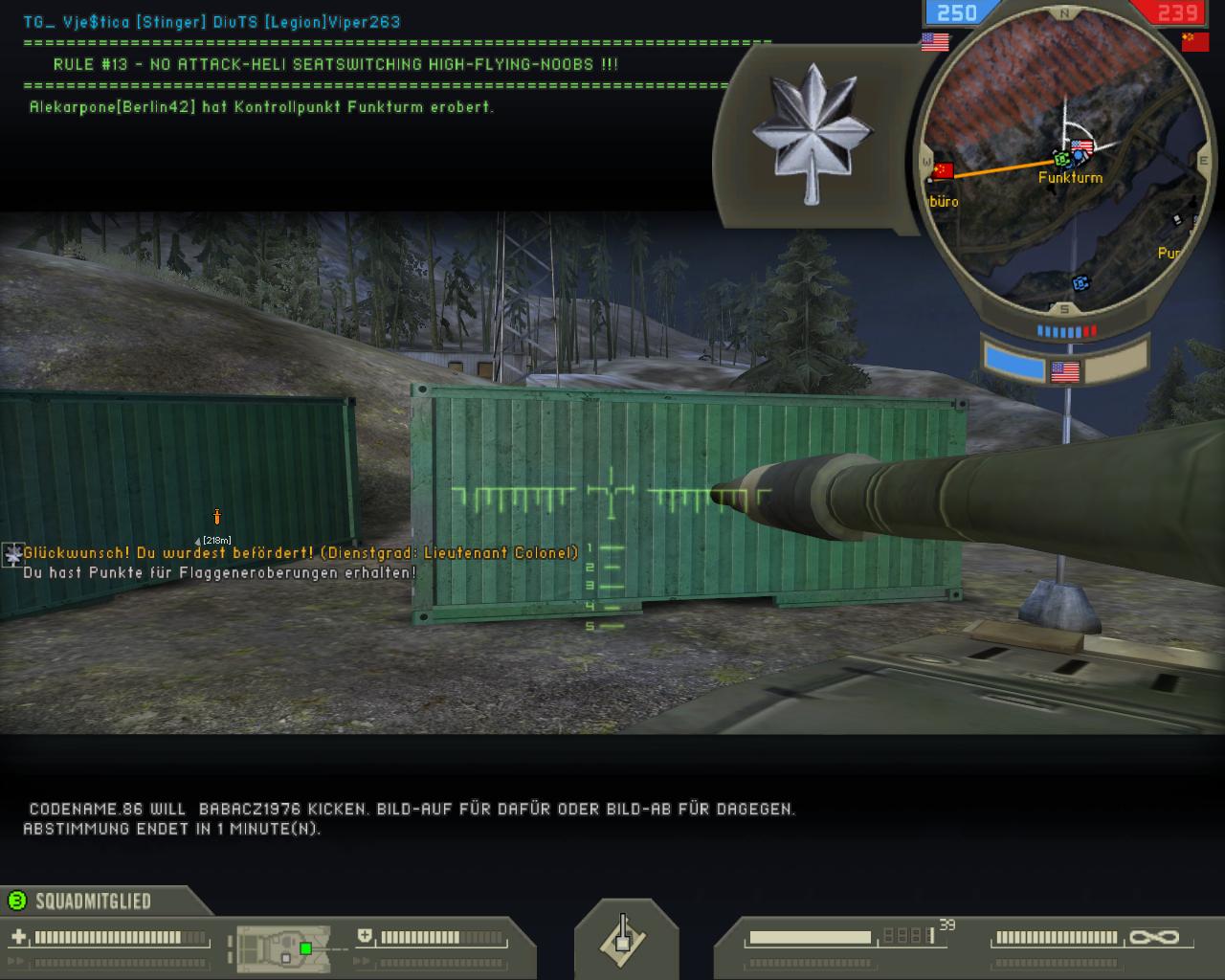Open the Squadmitglied squad indicator
The width and height of the screenshot is (1225, 980).
pyautogui.click(x=93, y=901)
